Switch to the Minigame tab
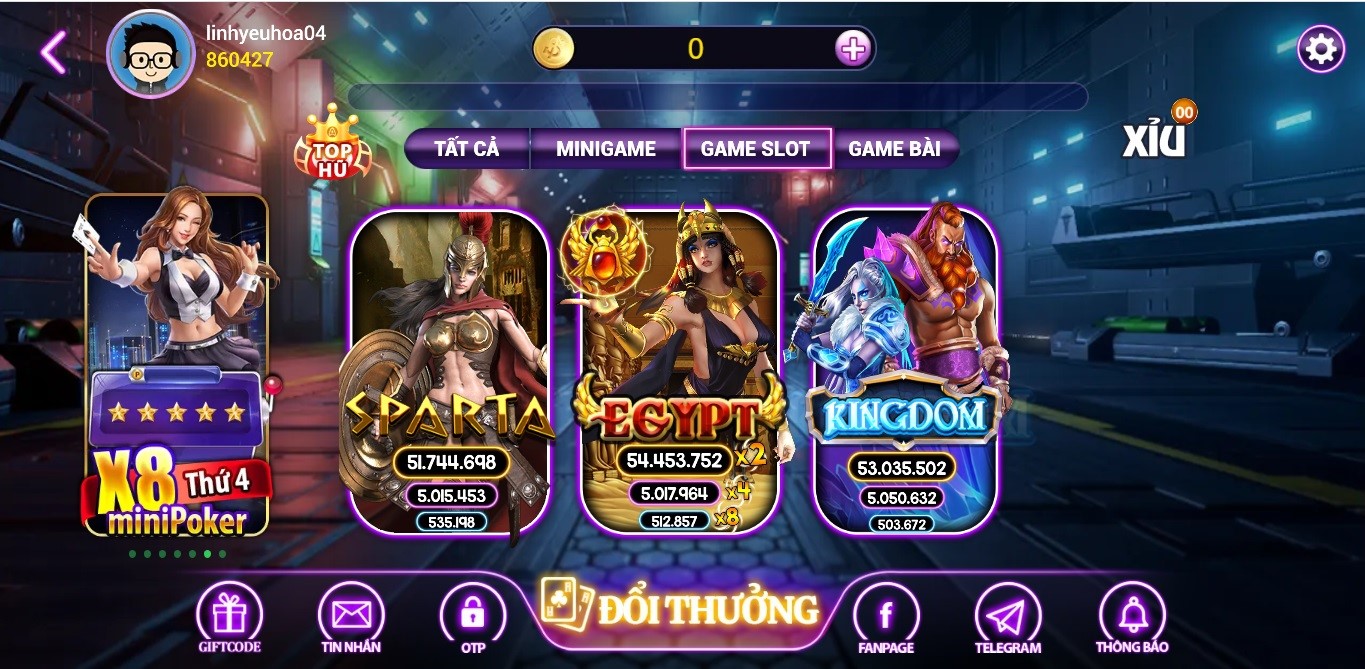 606,149
